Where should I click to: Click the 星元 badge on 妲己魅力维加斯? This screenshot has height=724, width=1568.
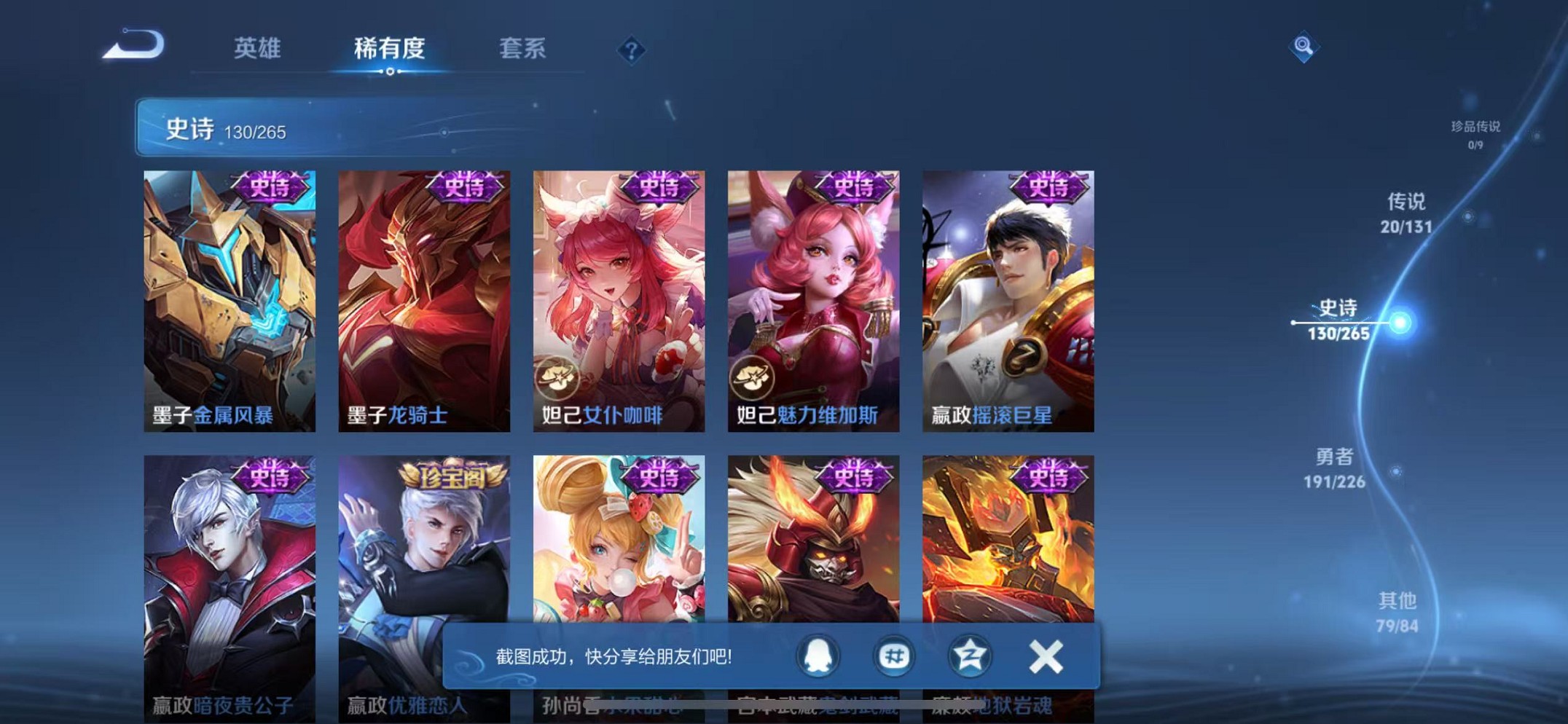pos(751,376)
